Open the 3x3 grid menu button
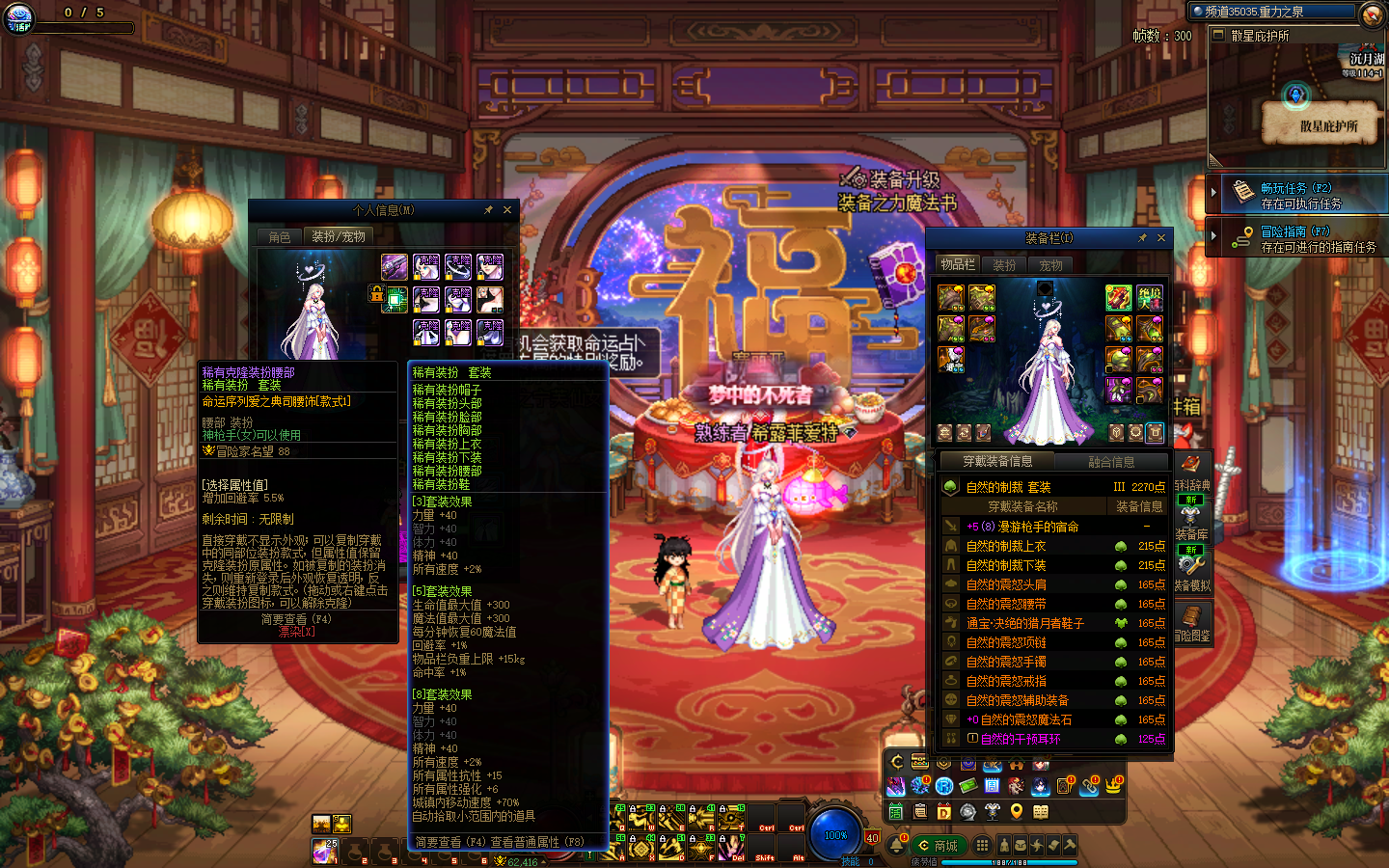Viewport: 1389px width, 868px height. point(982,846)
